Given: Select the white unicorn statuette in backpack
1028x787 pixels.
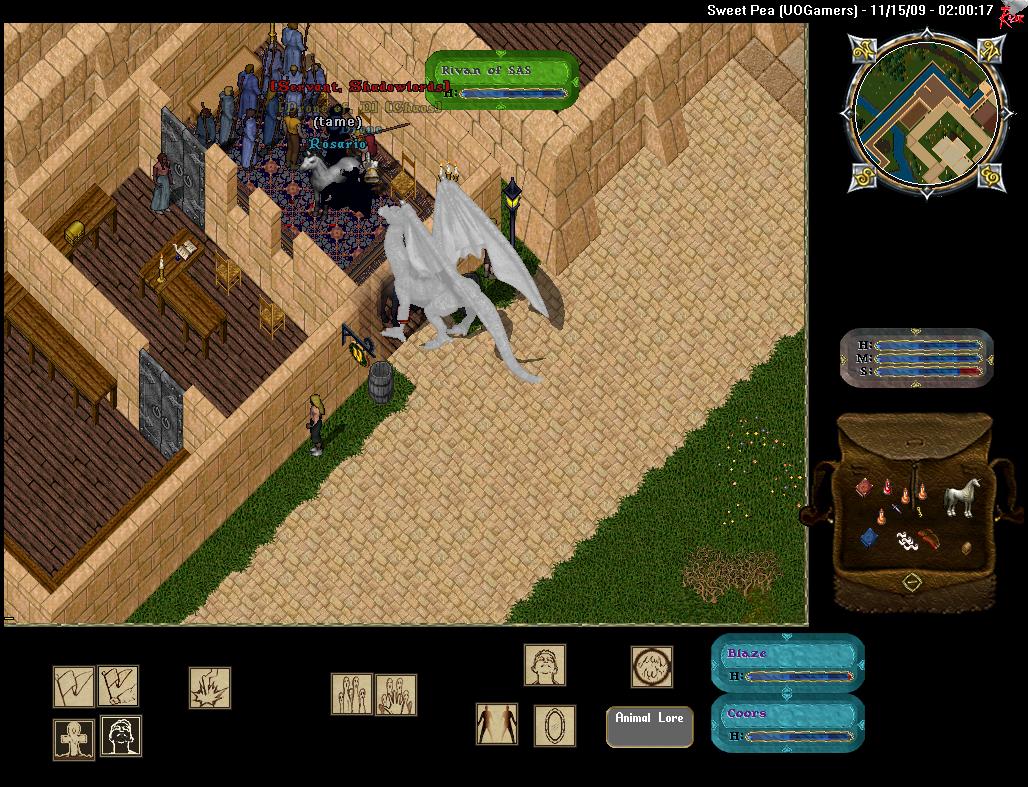Looking at the screenshot, I should 961,497.
